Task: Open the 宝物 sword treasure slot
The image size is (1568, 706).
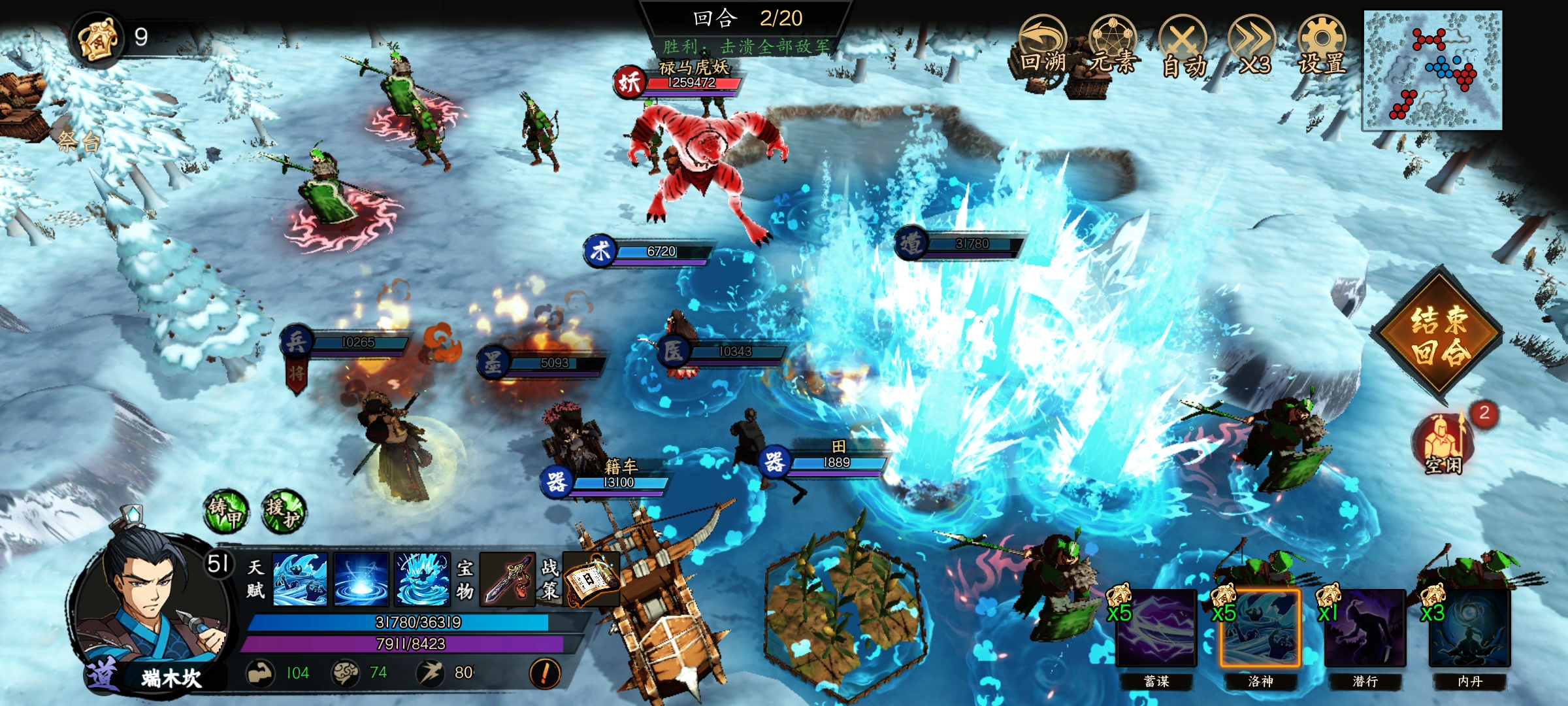Action: pyautogui.click(x=508, y=579)
